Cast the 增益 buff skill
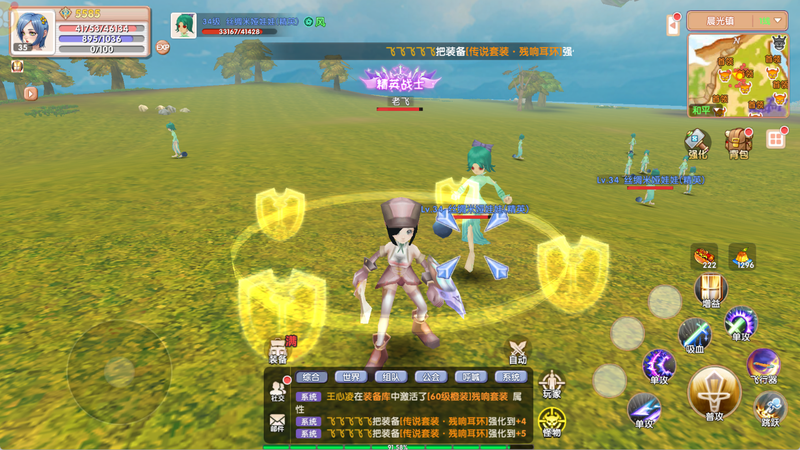The height and width of the screenshot is (450, 800). point(711,291)
